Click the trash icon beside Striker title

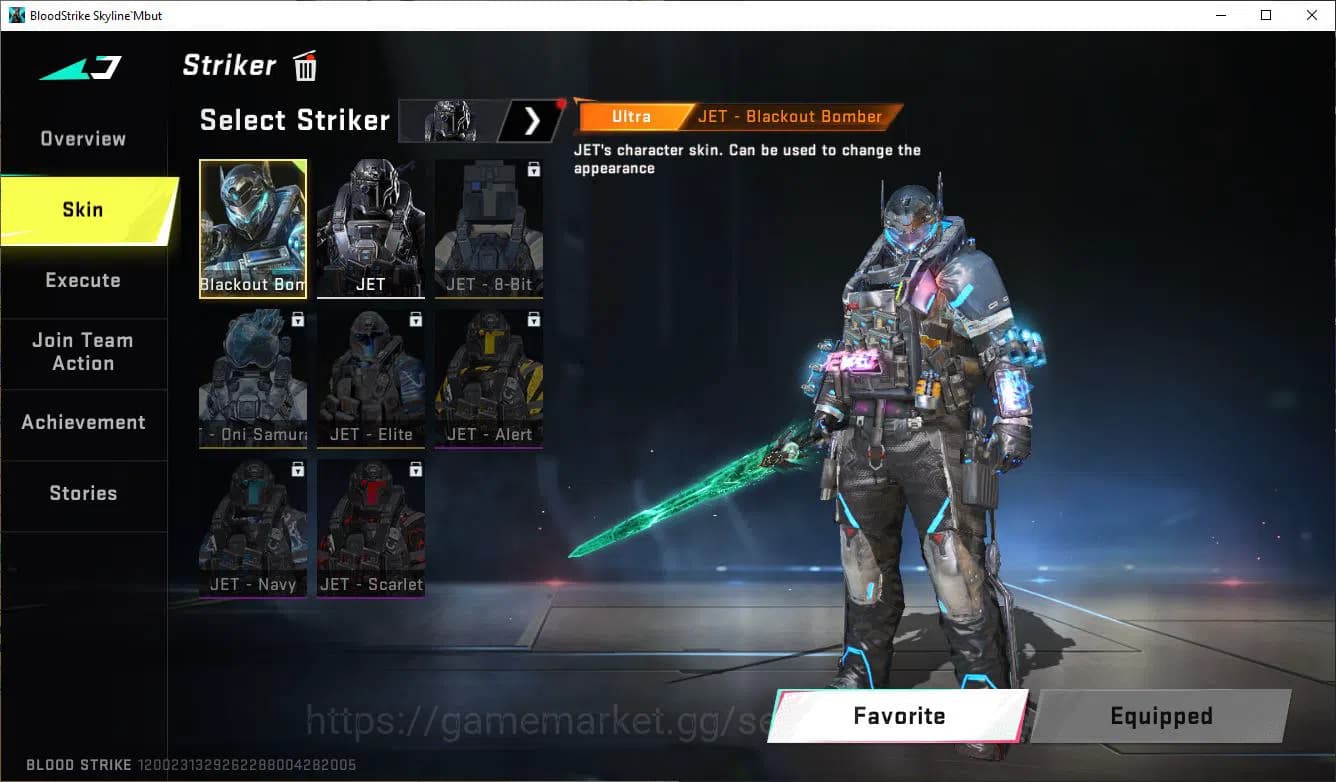(x=304, y=65)
